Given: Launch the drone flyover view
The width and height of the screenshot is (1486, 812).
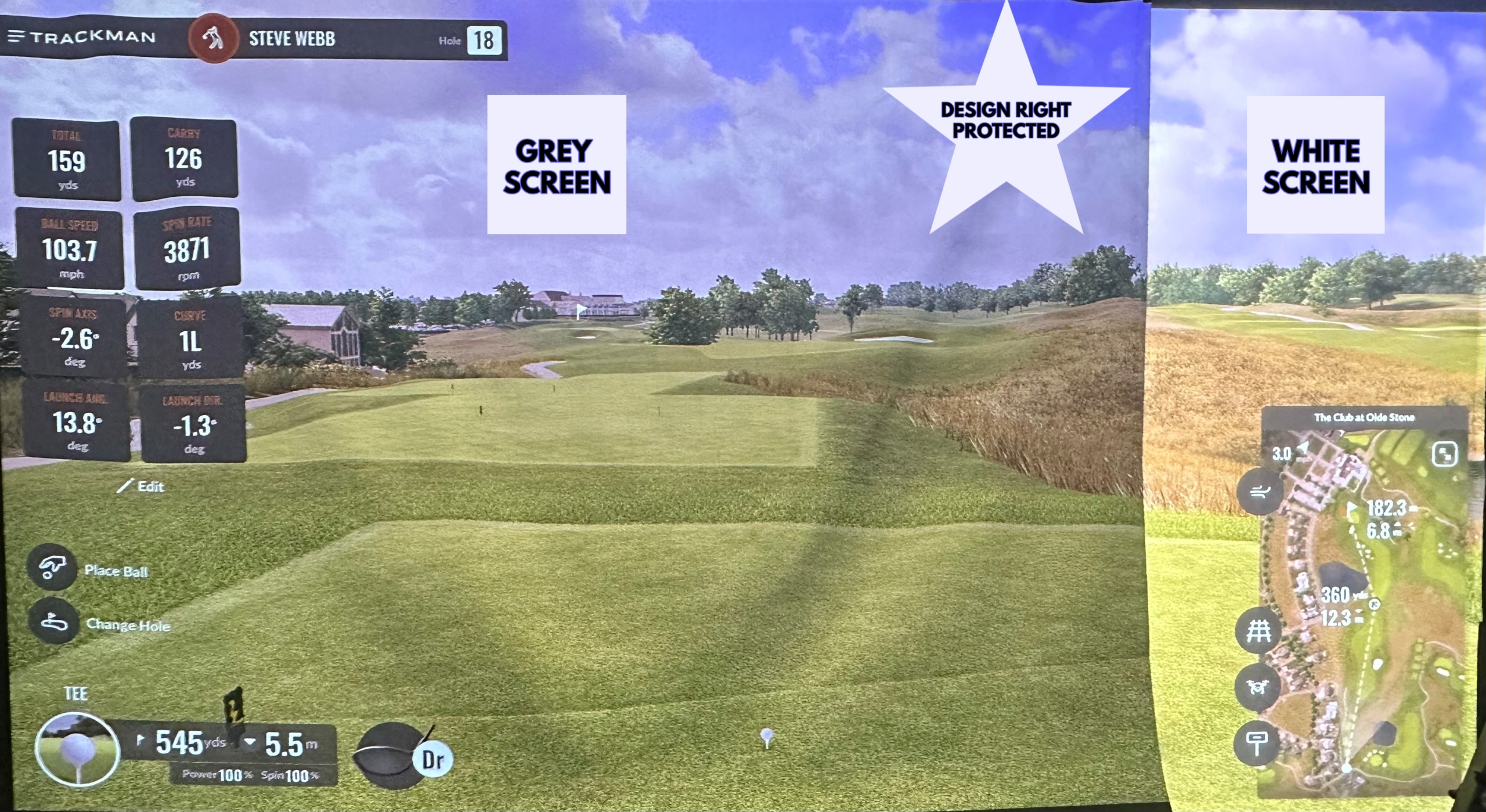Looking at the screenshot, I should point(1257,687).
